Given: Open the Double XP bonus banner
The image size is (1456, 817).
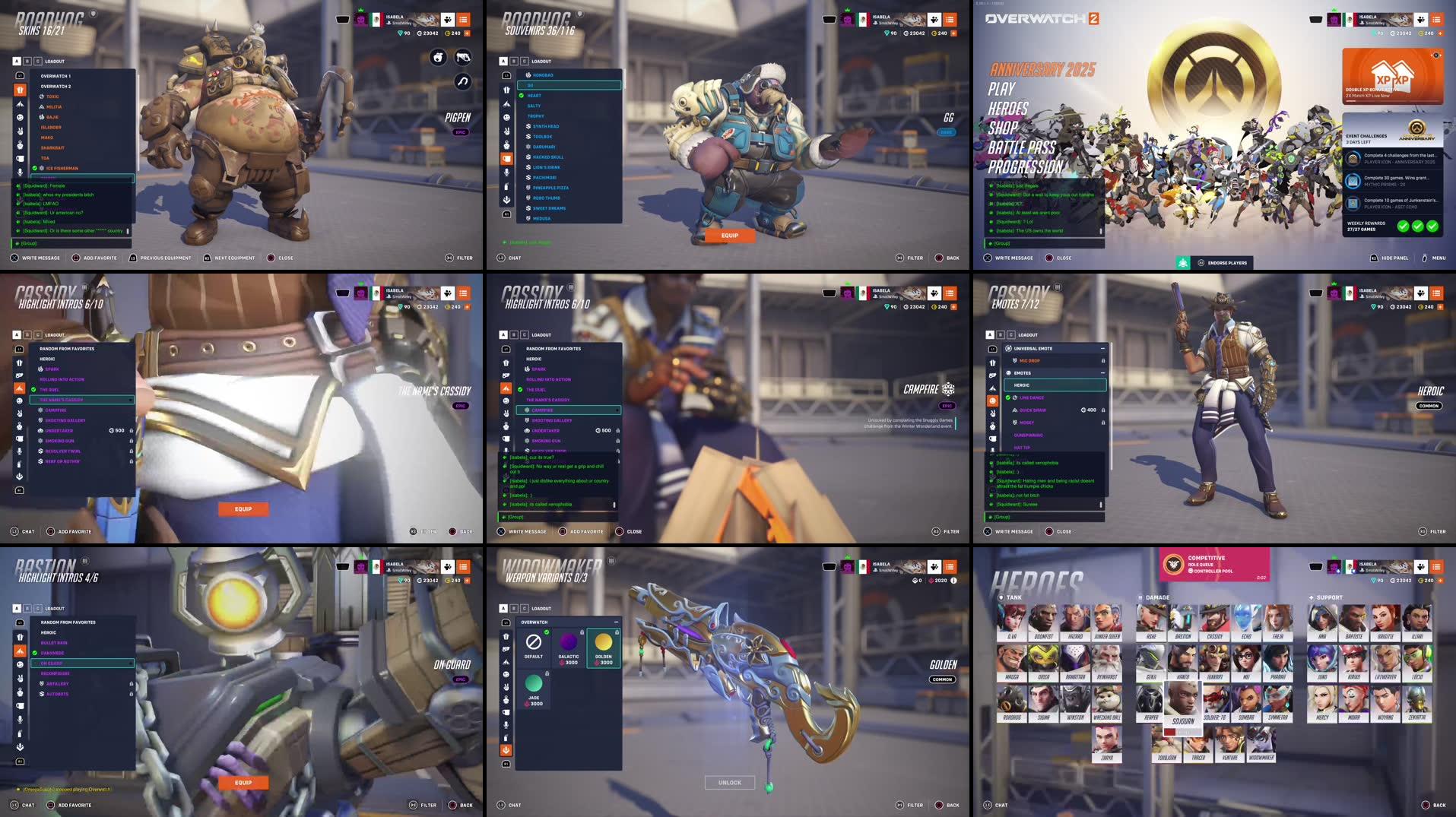Looking at the screenshot, I should (x=1392, y=75).
